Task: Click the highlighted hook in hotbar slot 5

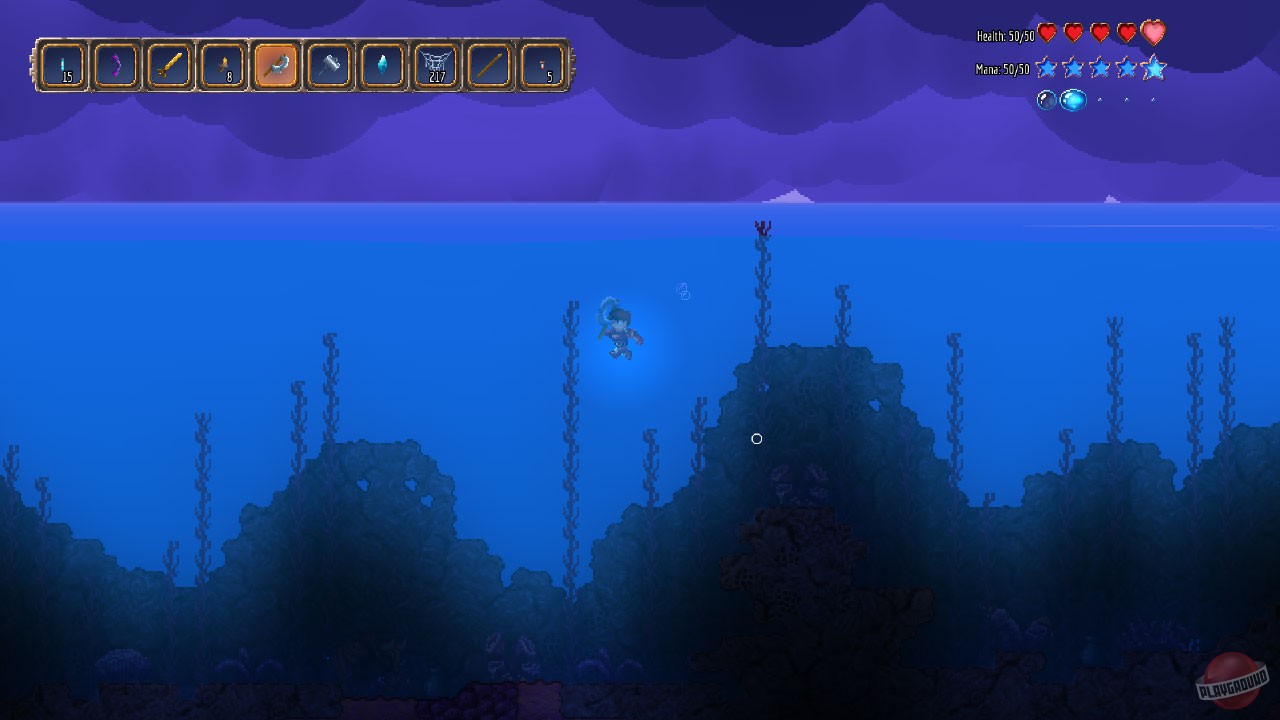Action: click(276, 65)
